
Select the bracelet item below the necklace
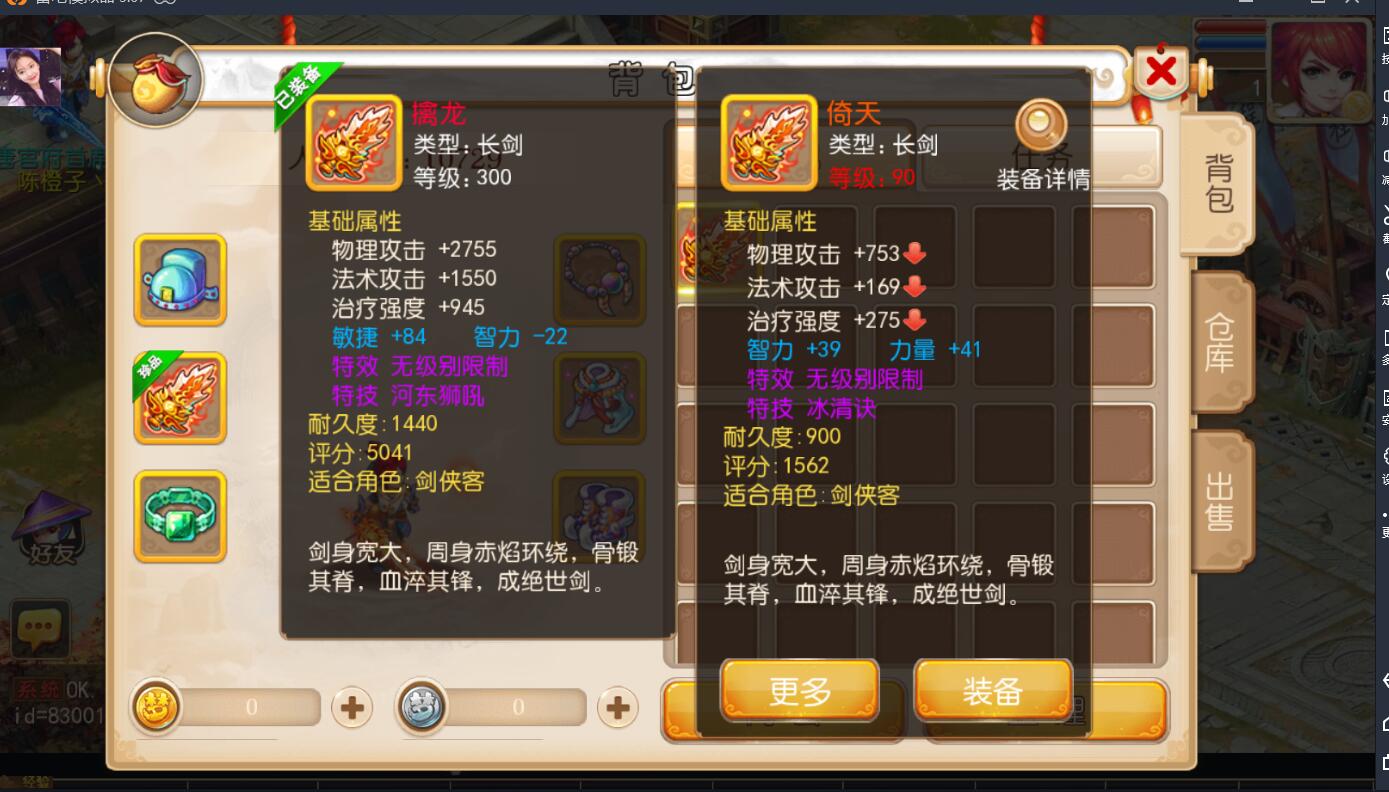coord(599,399)
